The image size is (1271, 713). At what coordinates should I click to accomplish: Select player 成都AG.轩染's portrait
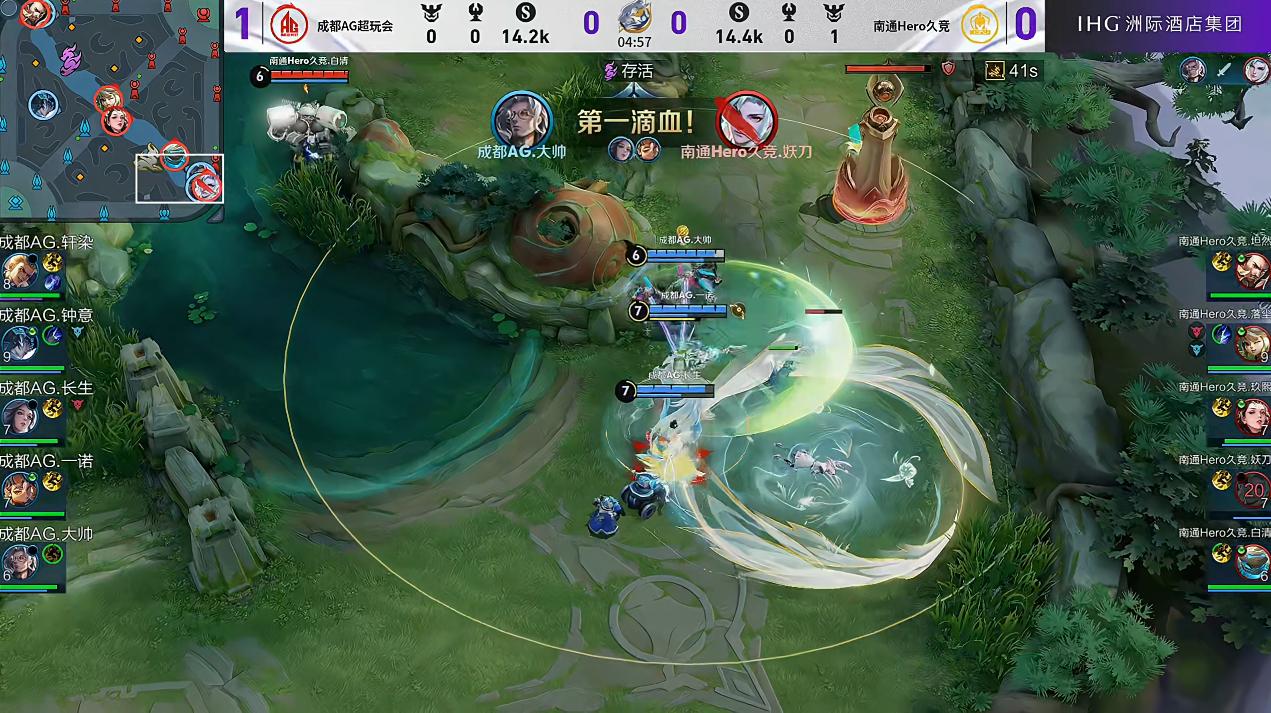pos(18,271)
